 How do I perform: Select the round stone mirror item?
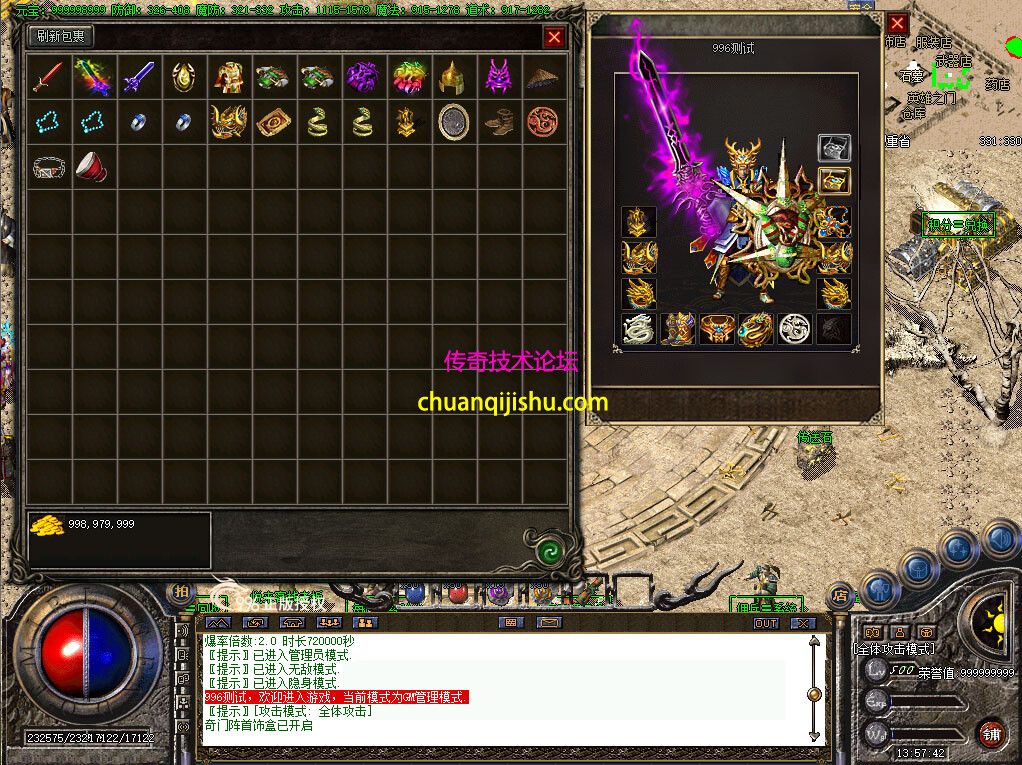point(452,122)
